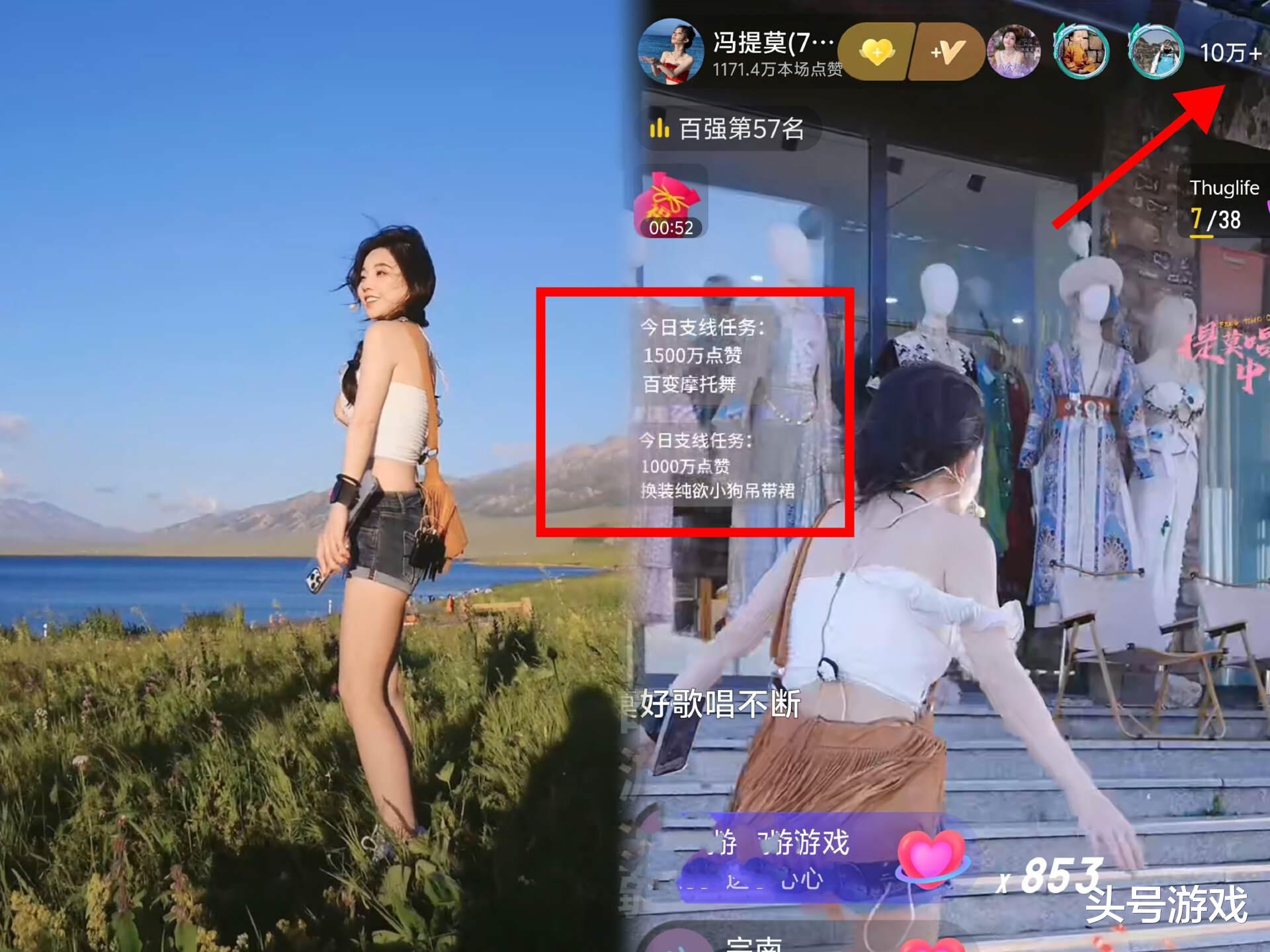Viewport: 1270px width, 952px height.
Task: Tap the planet heart gift icon near x853
Action: [x=934, y=859]
